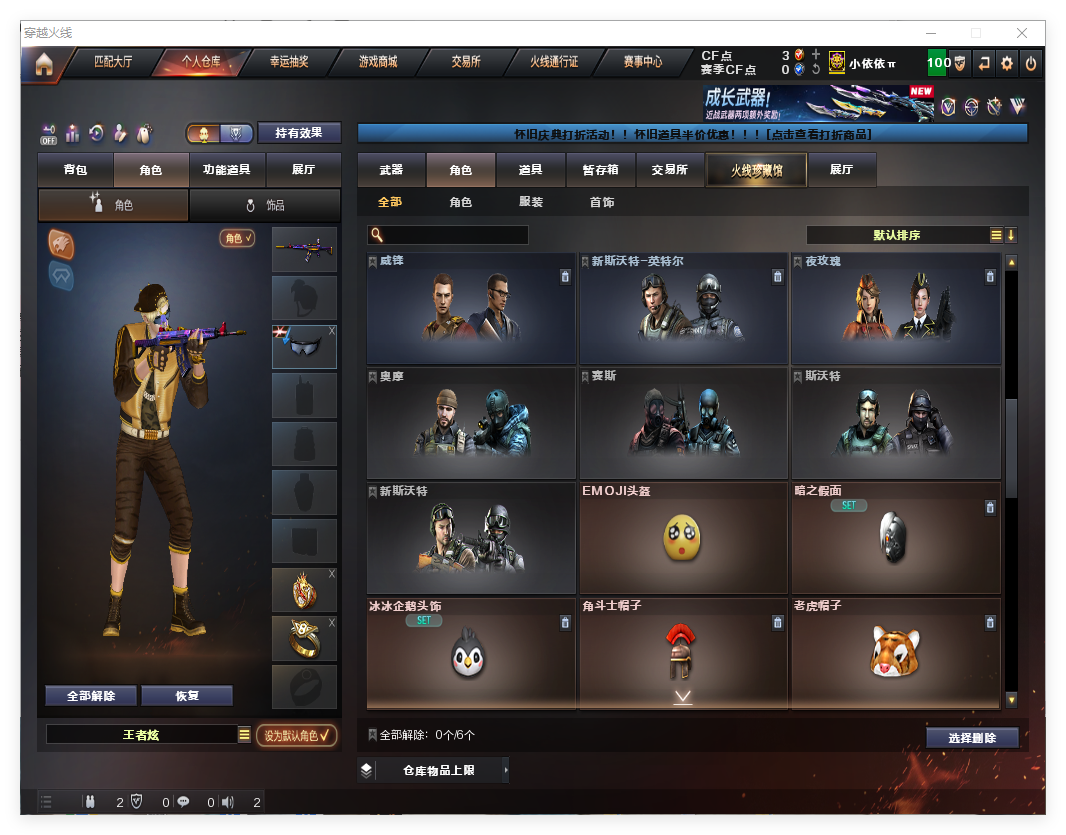Go to the 游戏商城 game store

(x=378, y=62)
